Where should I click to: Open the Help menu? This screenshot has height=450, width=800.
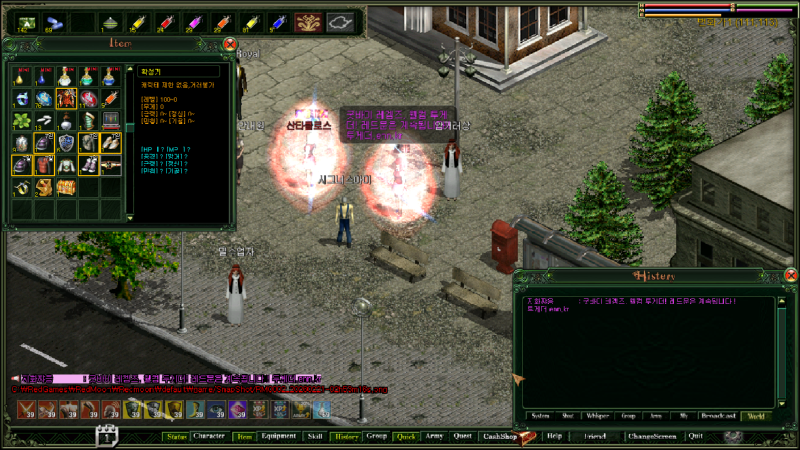click(555, 436)
